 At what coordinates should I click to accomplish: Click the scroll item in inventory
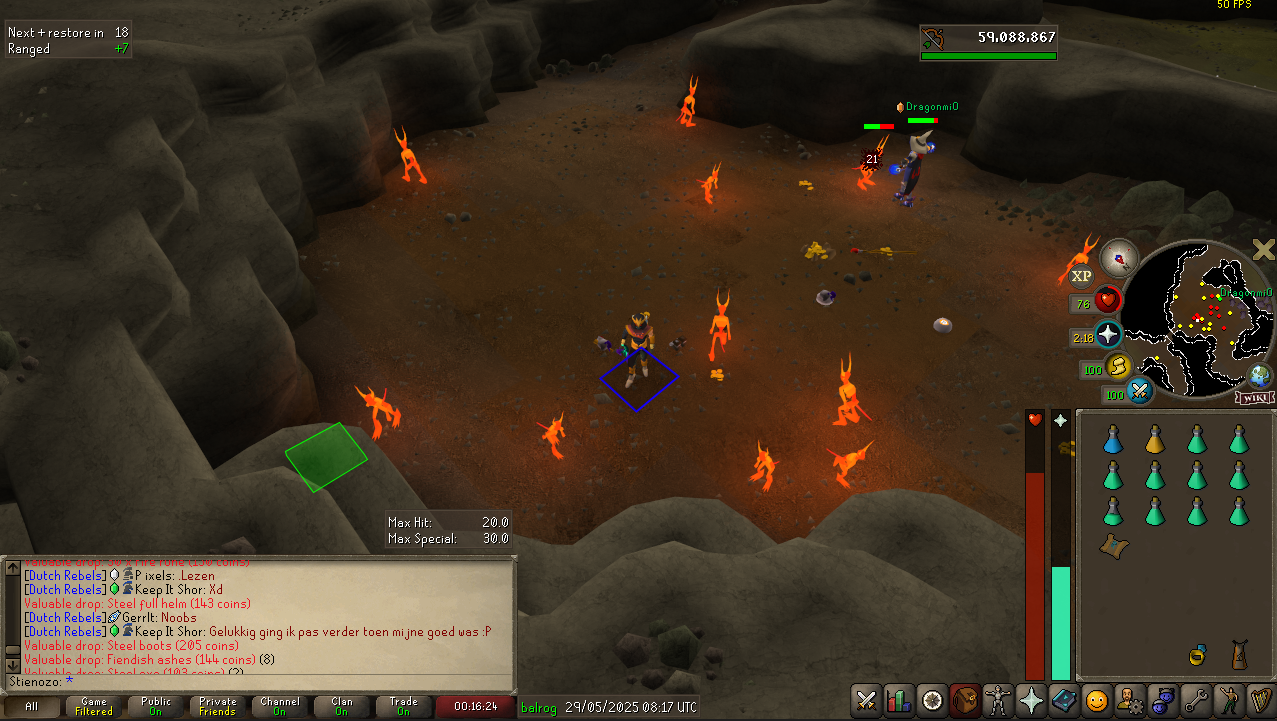(x=1111, y=545)
